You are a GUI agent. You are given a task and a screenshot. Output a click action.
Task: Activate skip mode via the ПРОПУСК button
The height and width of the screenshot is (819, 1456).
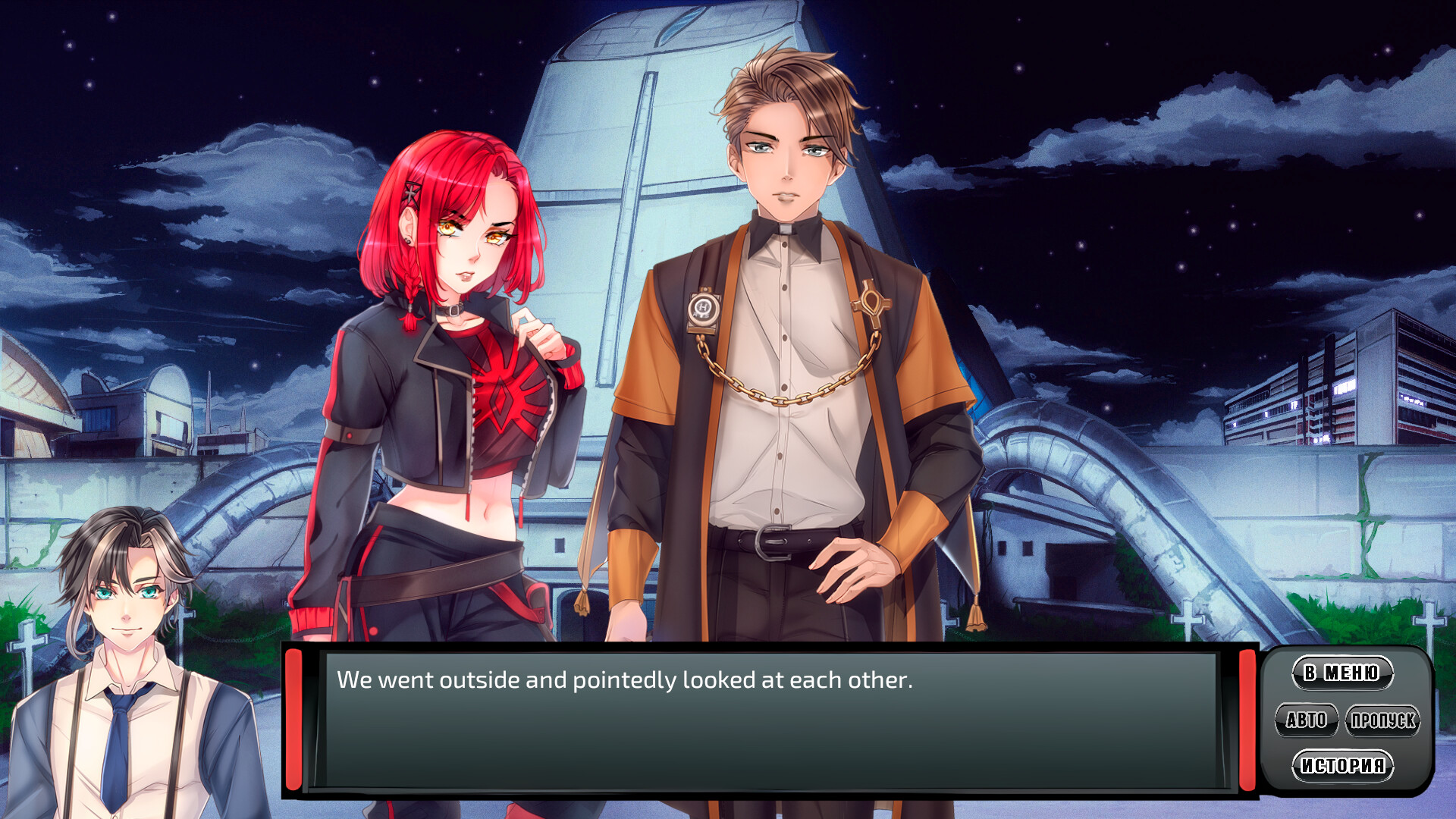coord(1382,720)
